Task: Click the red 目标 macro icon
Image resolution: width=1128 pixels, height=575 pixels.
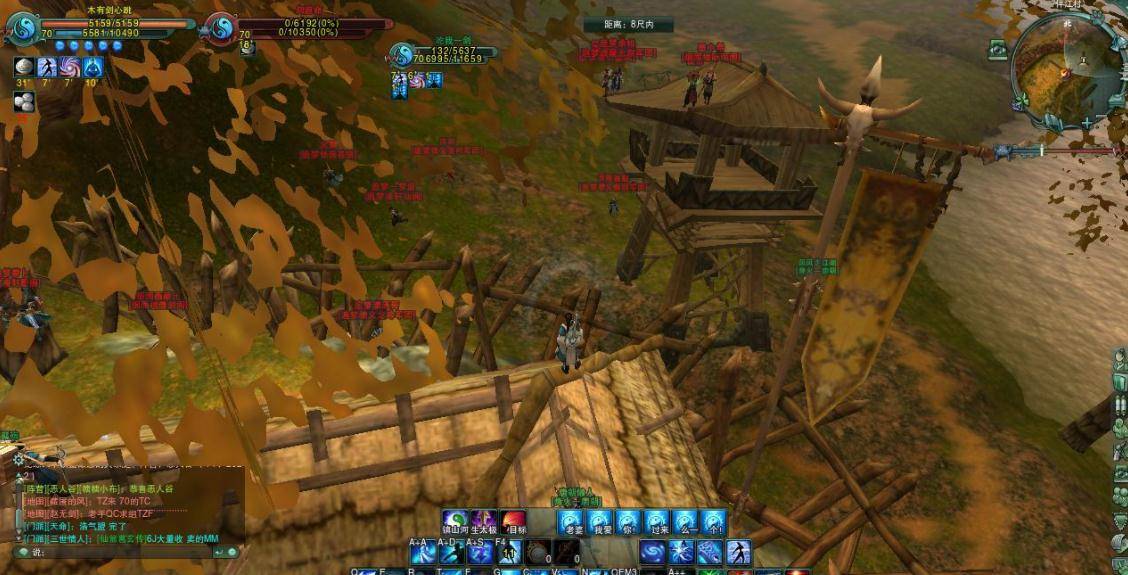Action: coord(514,521)
